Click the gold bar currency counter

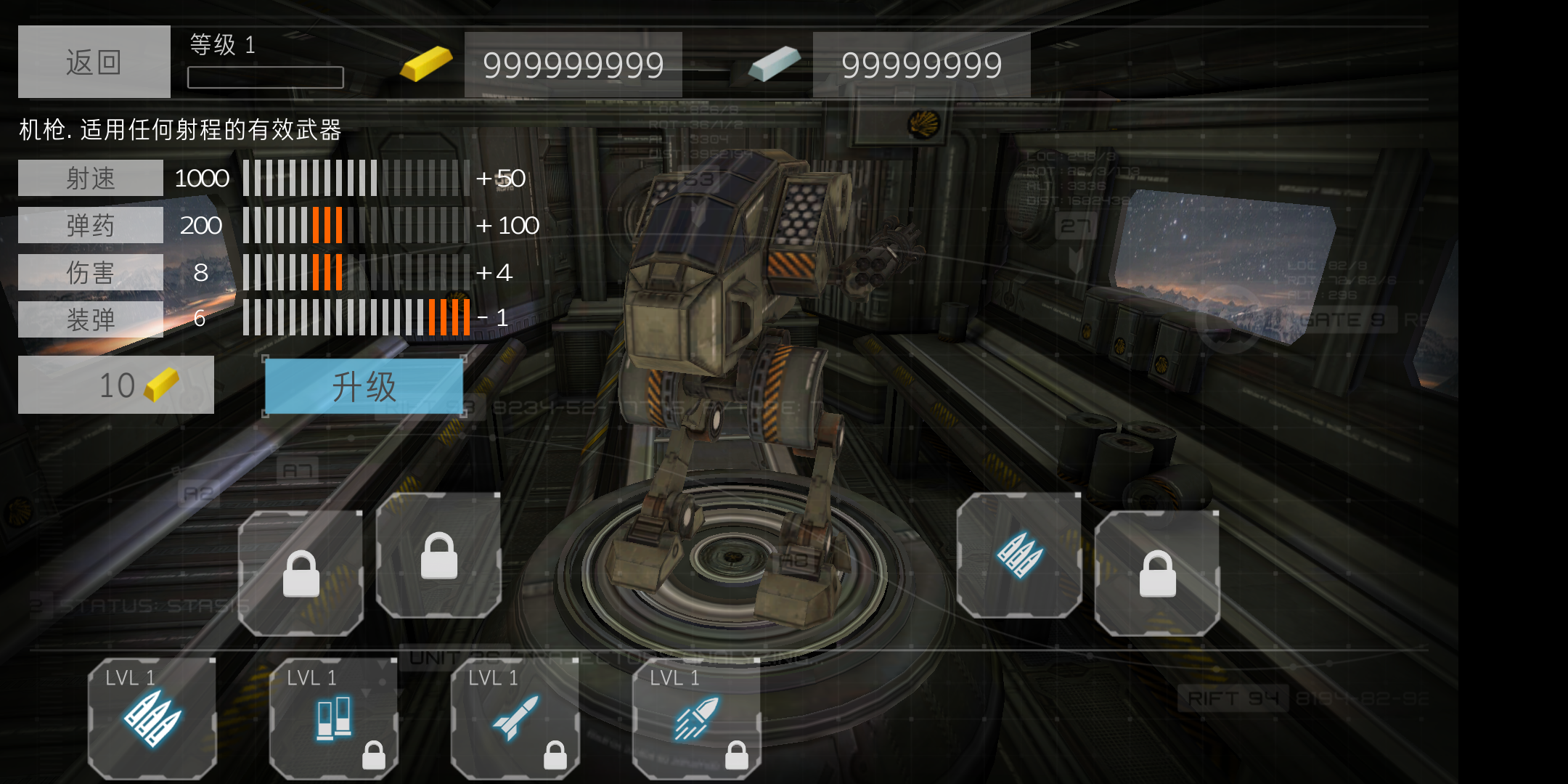573,65
